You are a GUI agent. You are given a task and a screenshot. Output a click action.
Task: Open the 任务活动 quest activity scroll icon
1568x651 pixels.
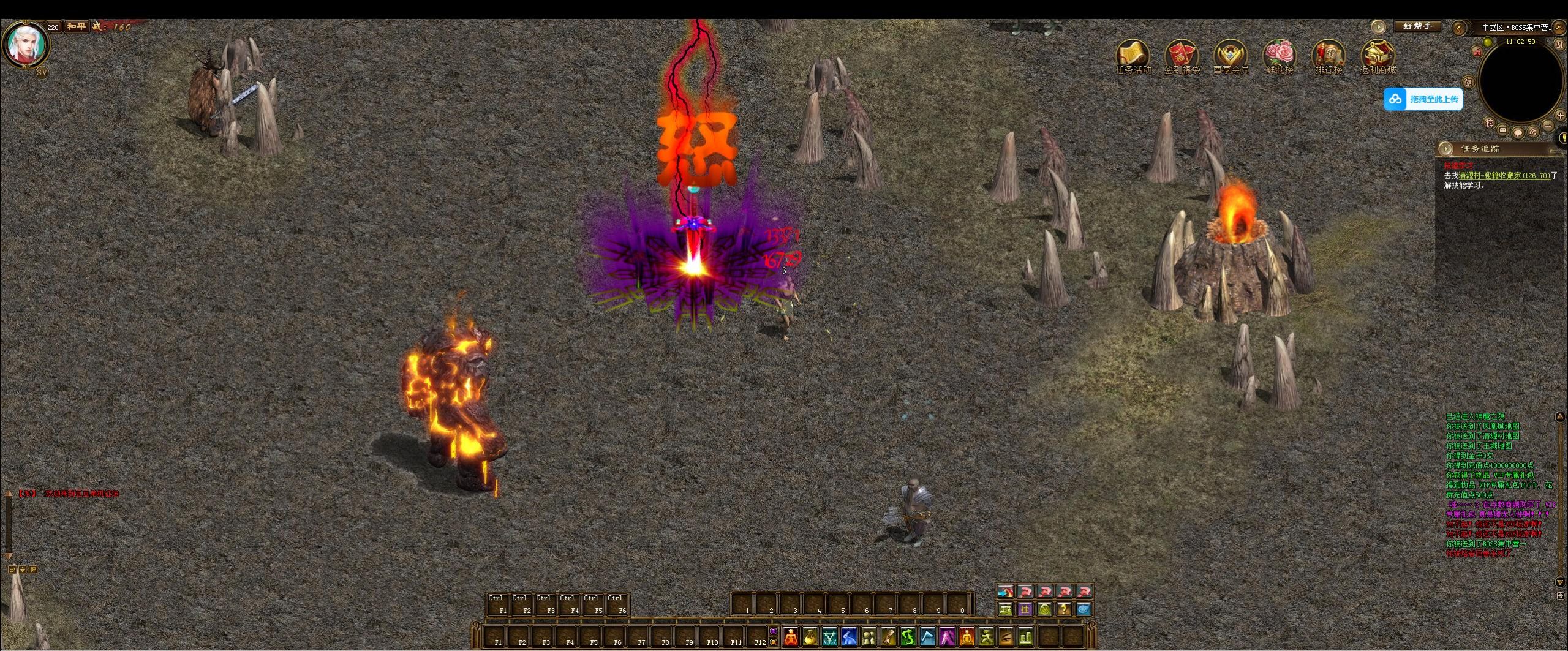(x=1133, y=56)
